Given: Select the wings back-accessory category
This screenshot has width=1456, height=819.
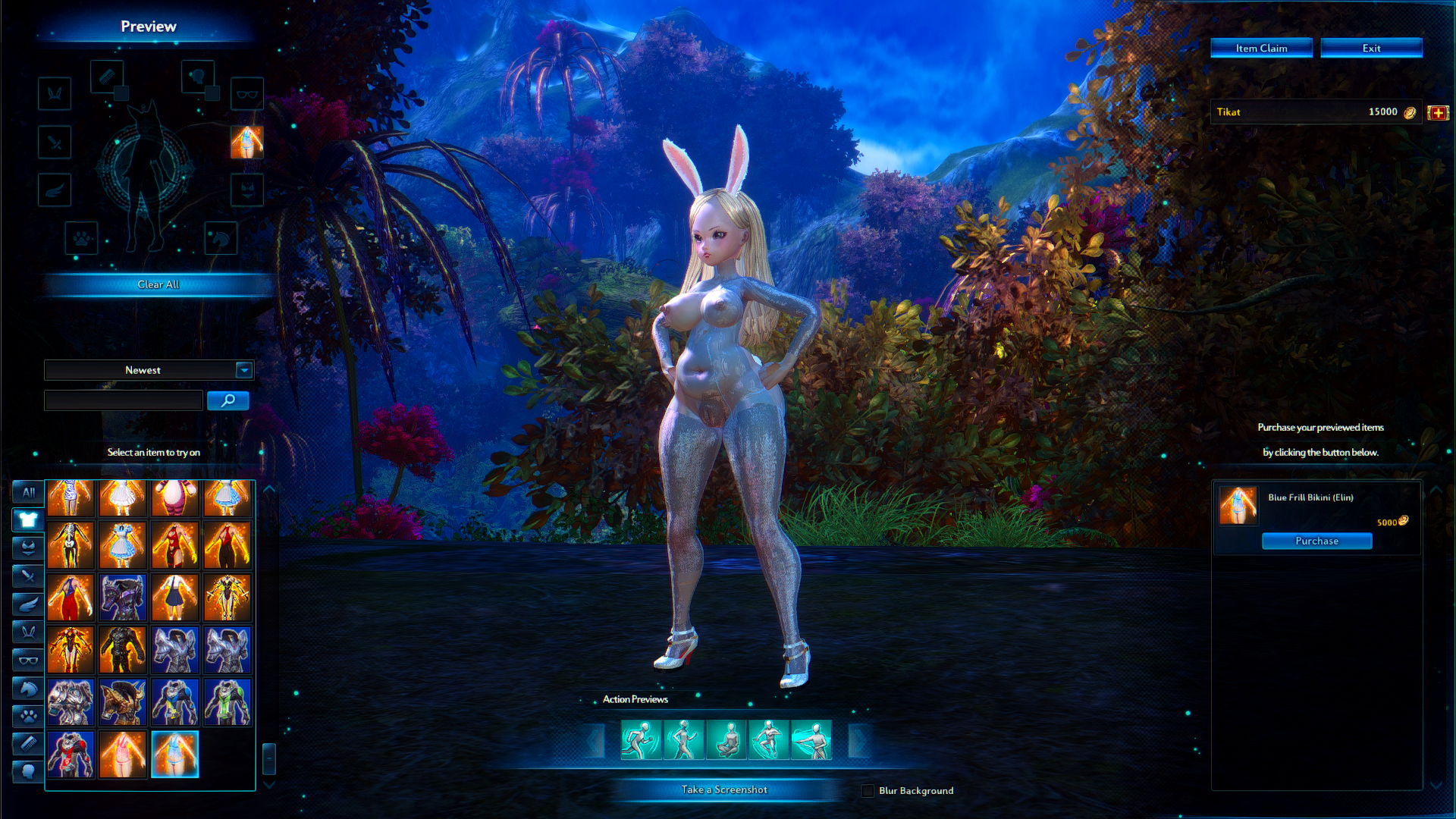Looking at the screenshot, I should click(x=27, y=604).
